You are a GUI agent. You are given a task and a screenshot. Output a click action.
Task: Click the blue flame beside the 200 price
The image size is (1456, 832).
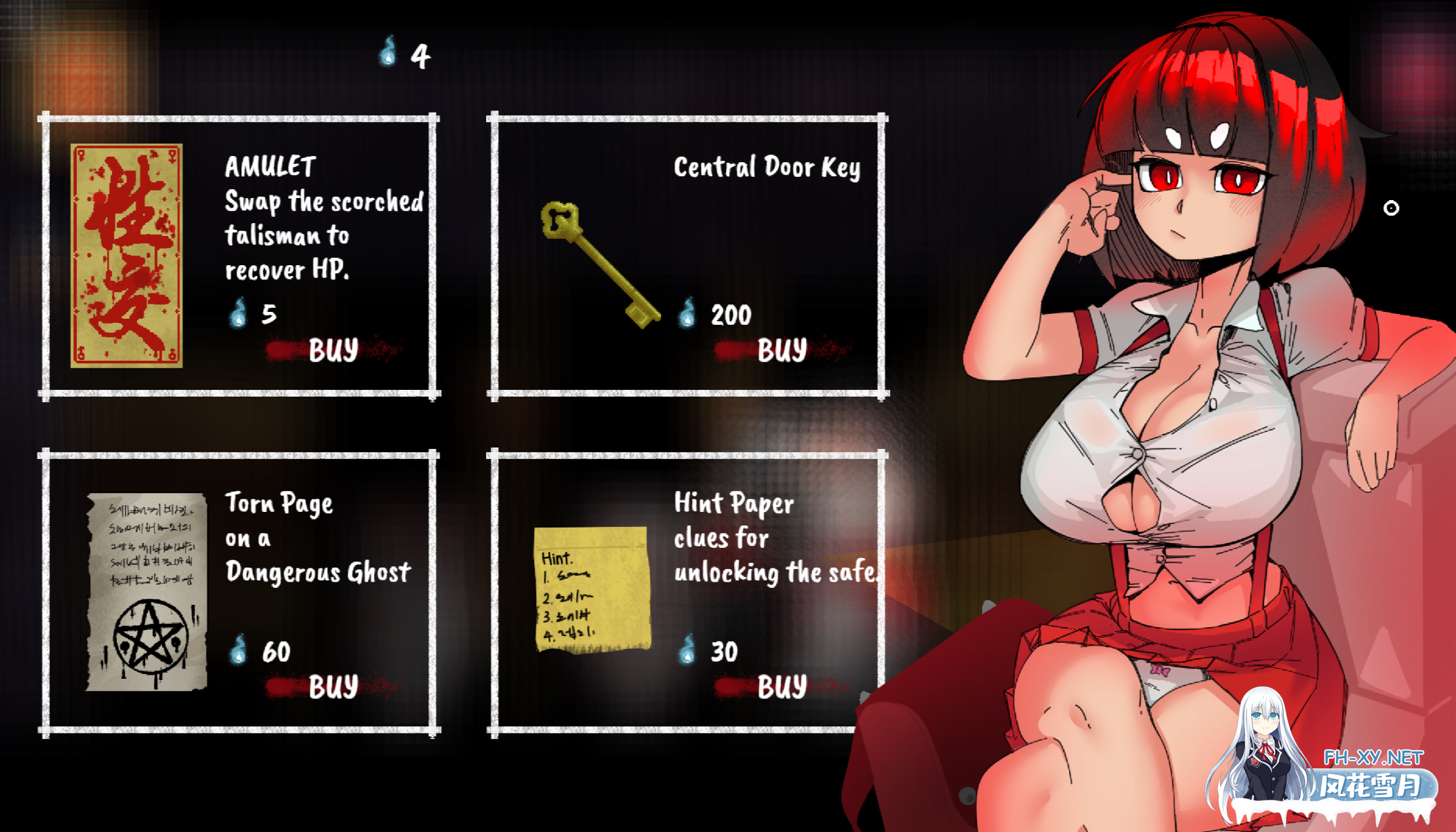tap(686, 315)
